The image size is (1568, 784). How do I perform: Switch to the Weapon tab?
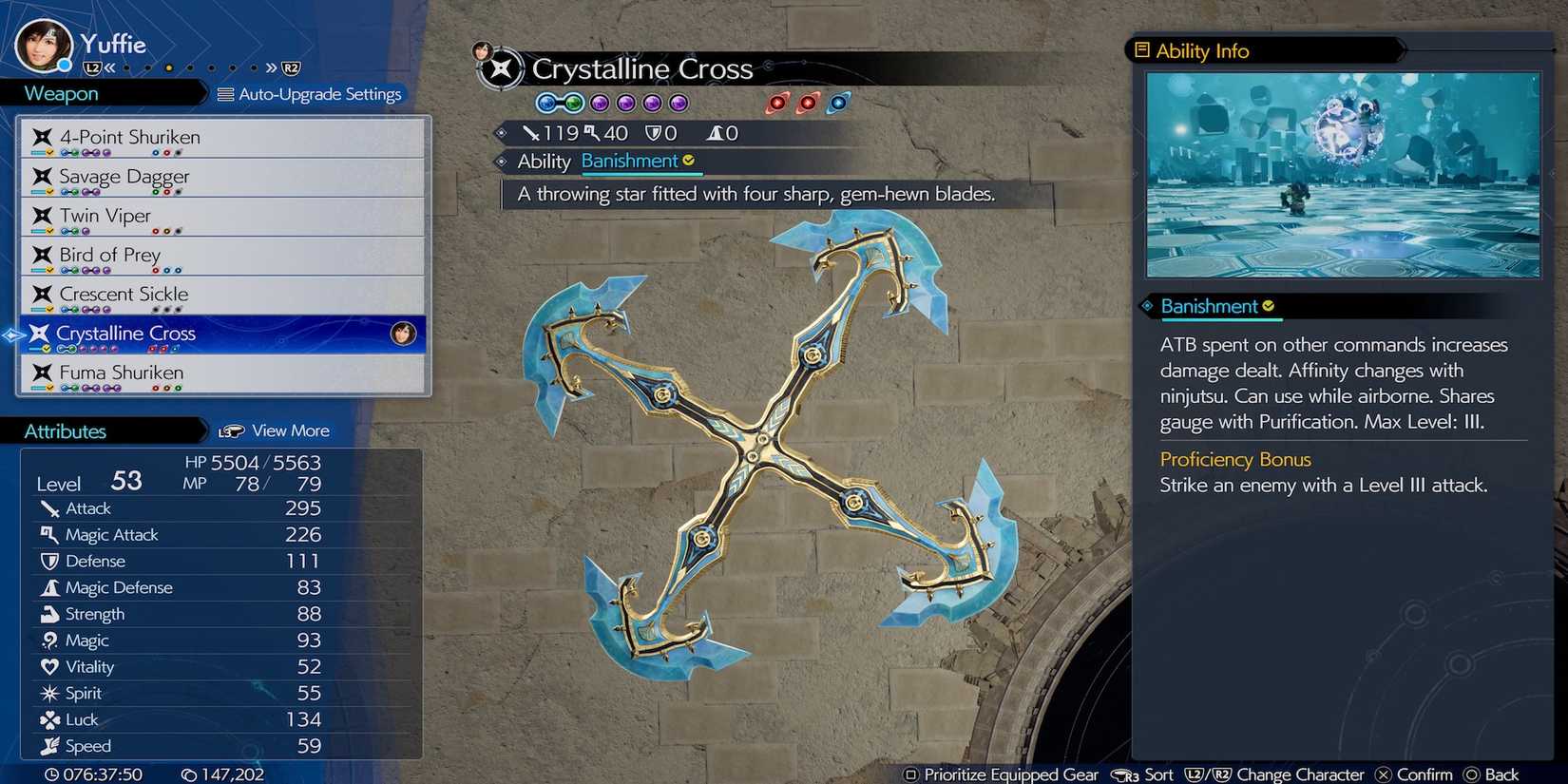tap(60, 92)
